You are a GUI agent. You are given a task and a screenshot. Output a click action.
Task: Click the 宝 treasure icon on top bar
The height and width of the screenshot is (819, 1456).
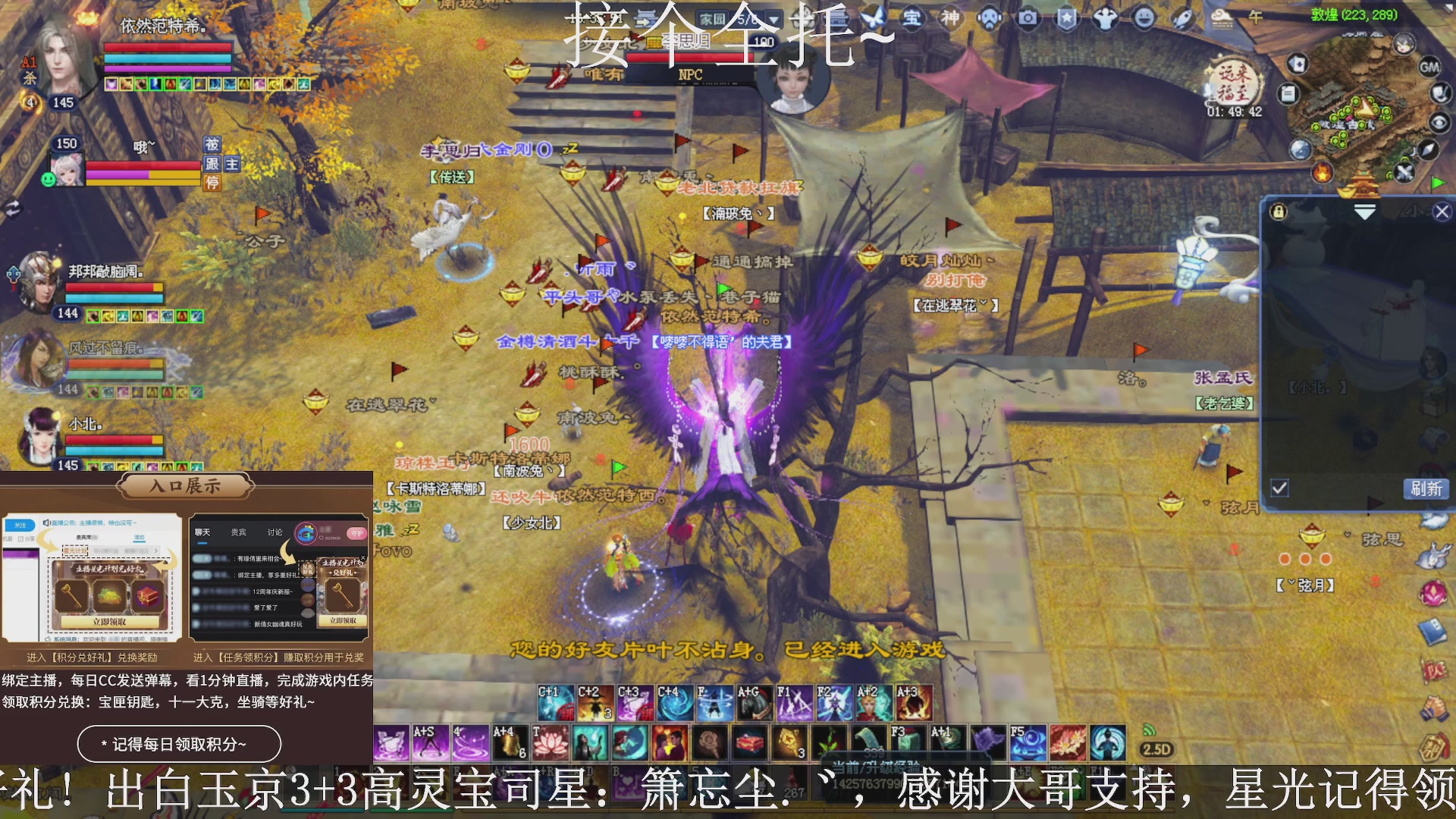click(x=914, y=19)
